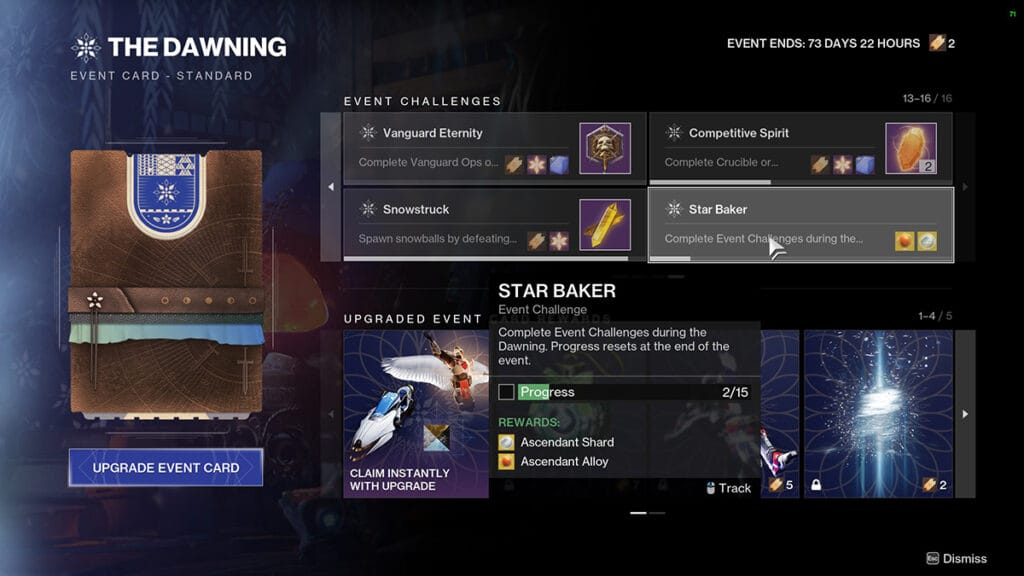
Task: Upgrade the event card
Action: [166, 467]
